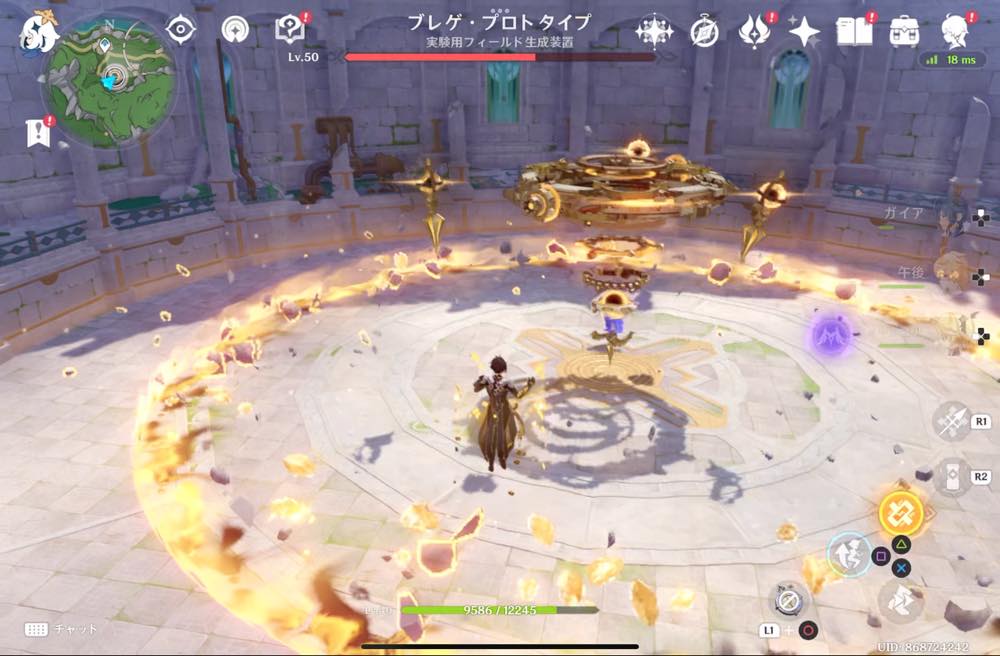1000x656 pixels.
Task: Open the bookmark quest icon under the minimap
Action: [38, 133]
